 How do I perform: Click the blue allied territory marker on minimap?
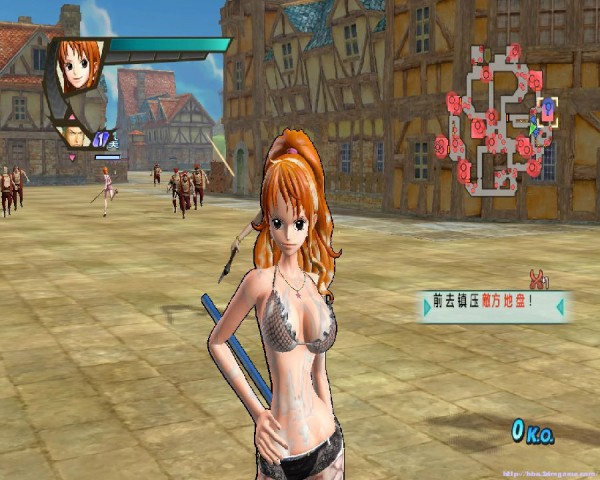547,108
